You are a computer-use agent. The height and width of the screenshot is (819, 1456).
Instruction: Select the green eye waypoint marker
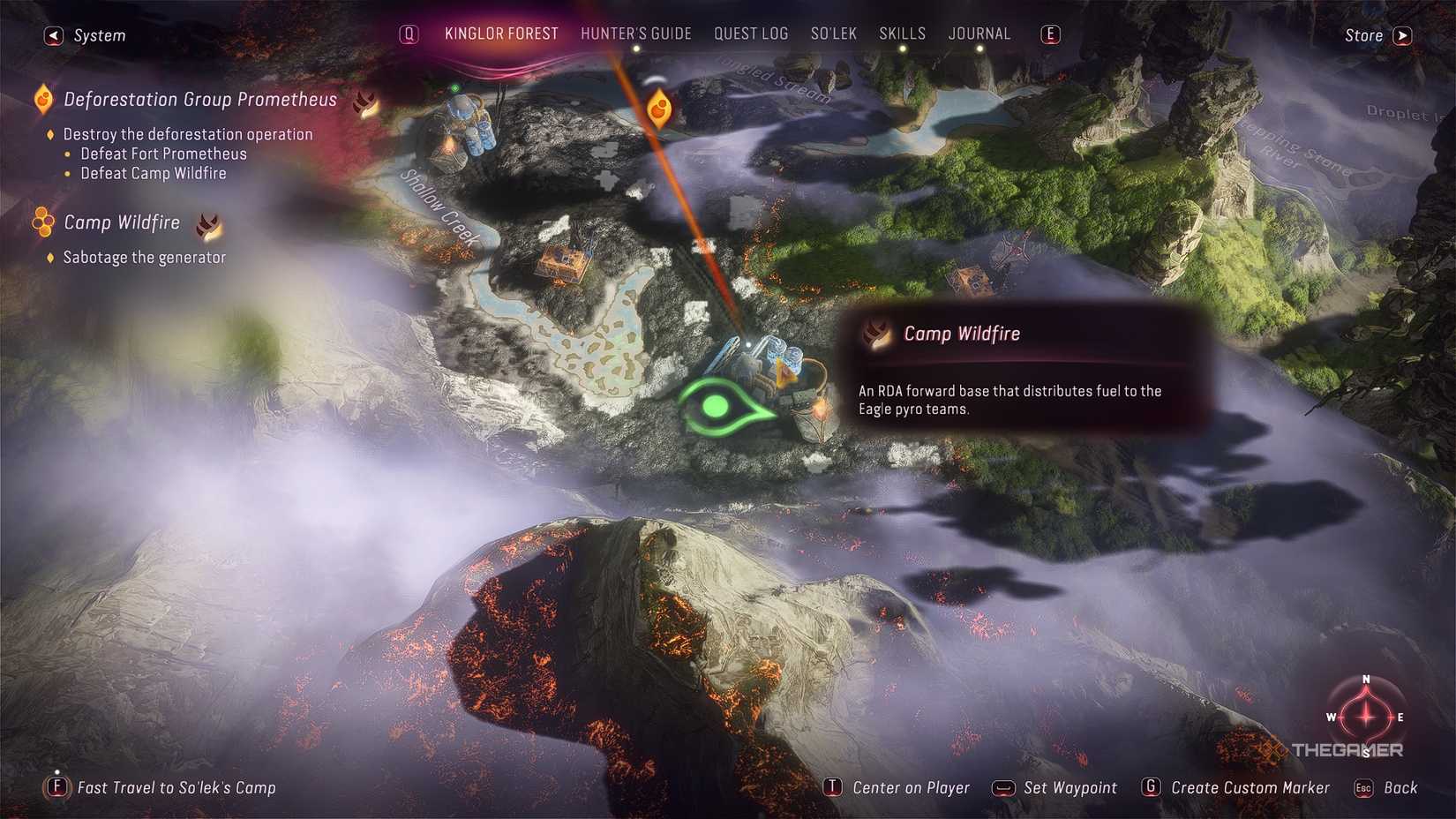coord(717,405)
